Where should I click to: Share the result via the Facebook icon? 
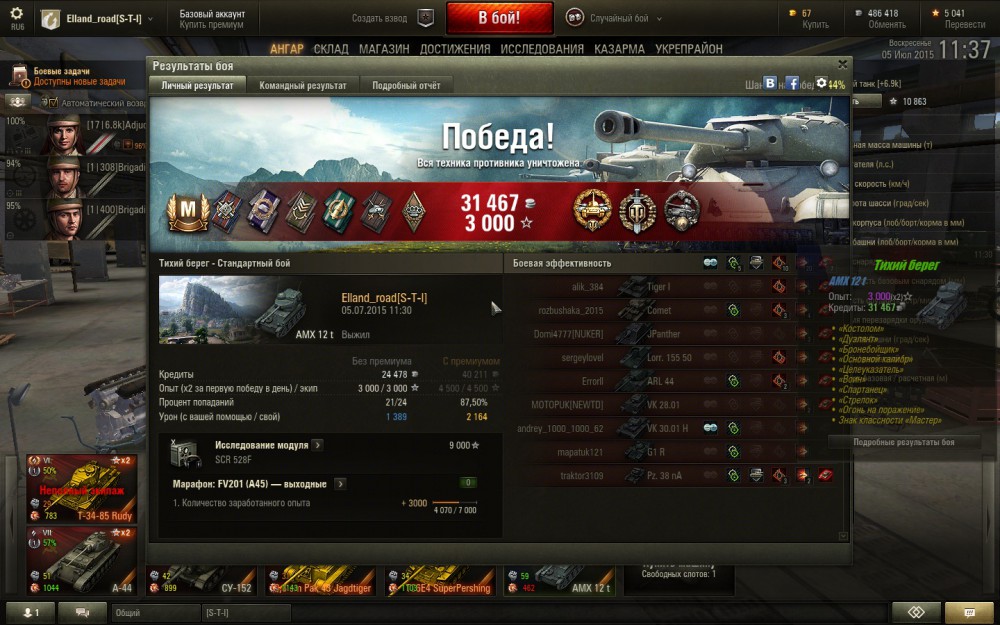(x=792, y=84)
